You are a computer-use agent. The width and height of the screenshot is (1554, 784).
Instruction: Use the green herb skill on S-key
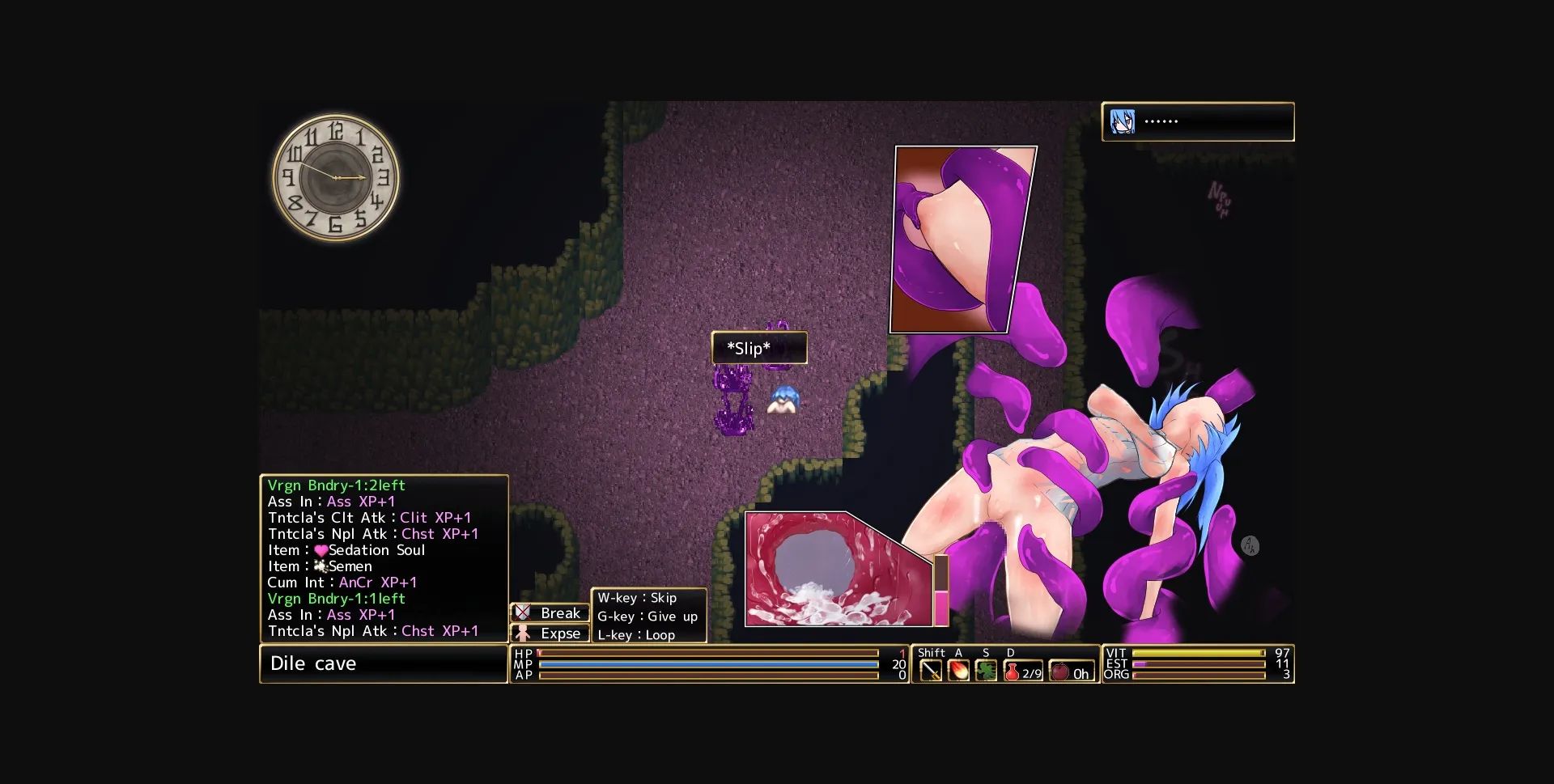tap(986, 670)
